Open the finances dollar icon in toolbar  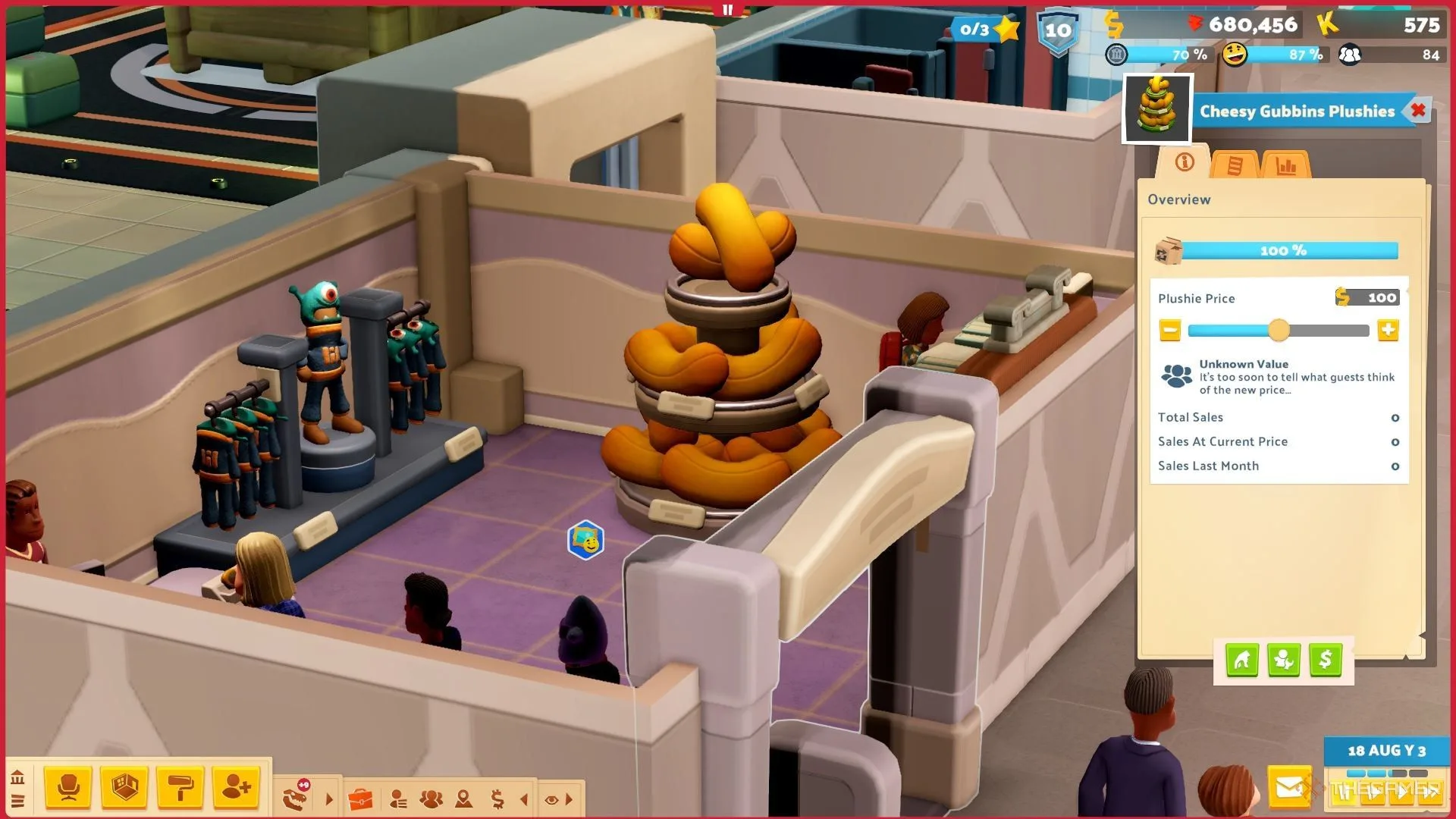497,799
